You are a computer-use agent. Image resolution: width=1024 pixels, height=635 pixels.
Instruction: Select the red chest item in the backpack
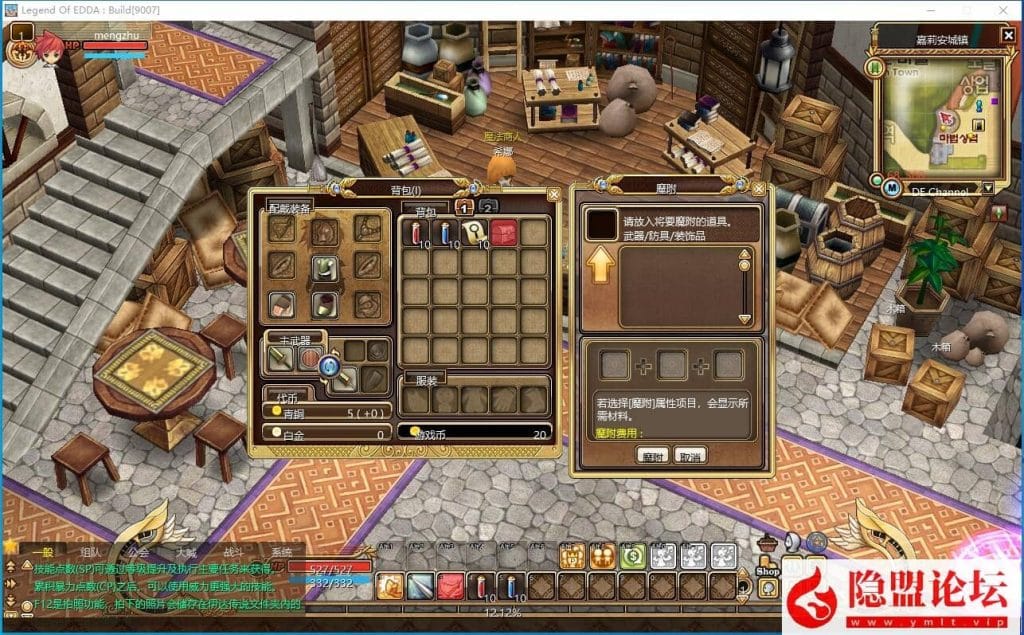(504, 233)
